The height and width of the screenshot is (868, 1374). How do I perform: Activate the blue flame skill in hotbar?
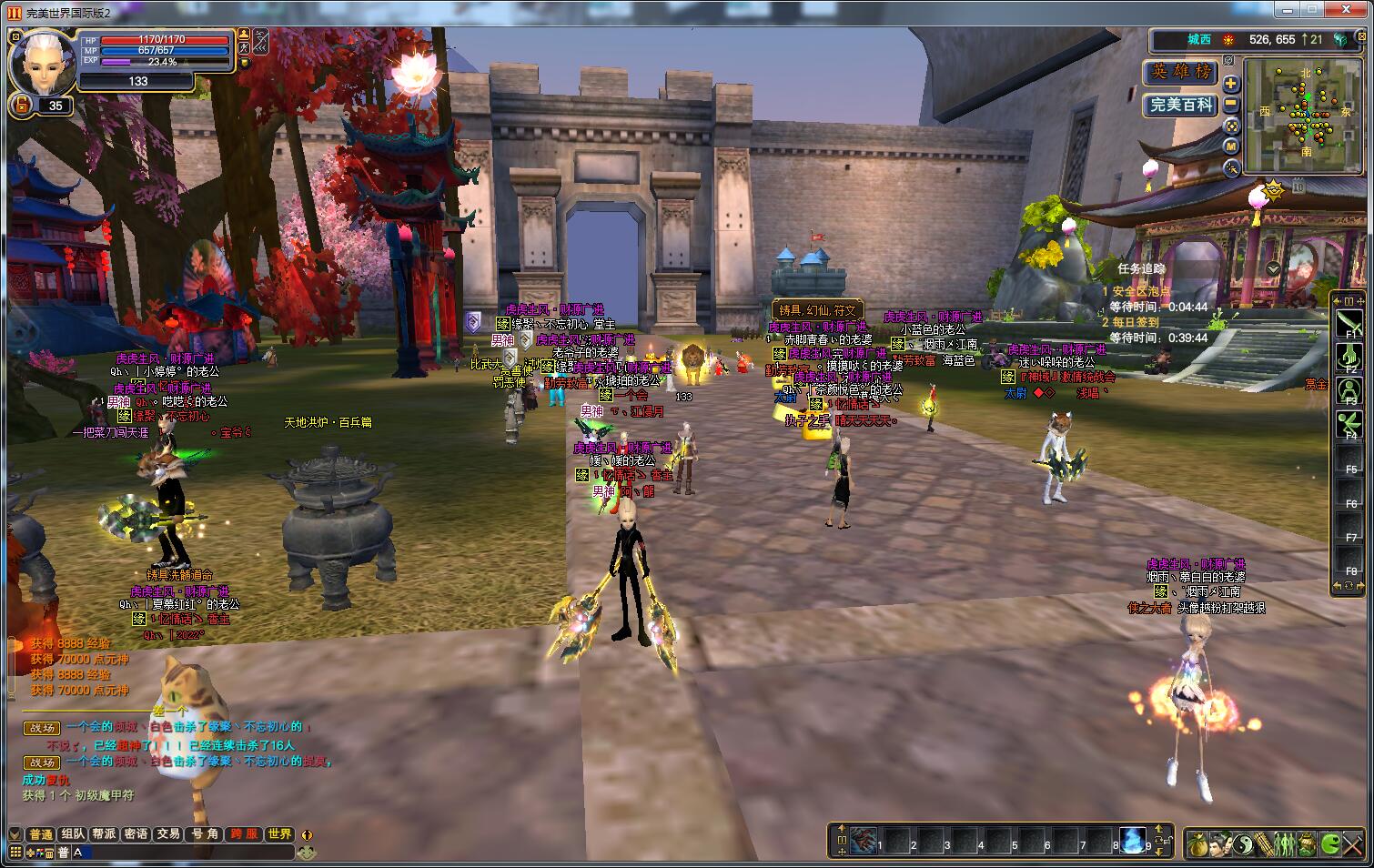pyautogui.click(x=1133, y=840)
